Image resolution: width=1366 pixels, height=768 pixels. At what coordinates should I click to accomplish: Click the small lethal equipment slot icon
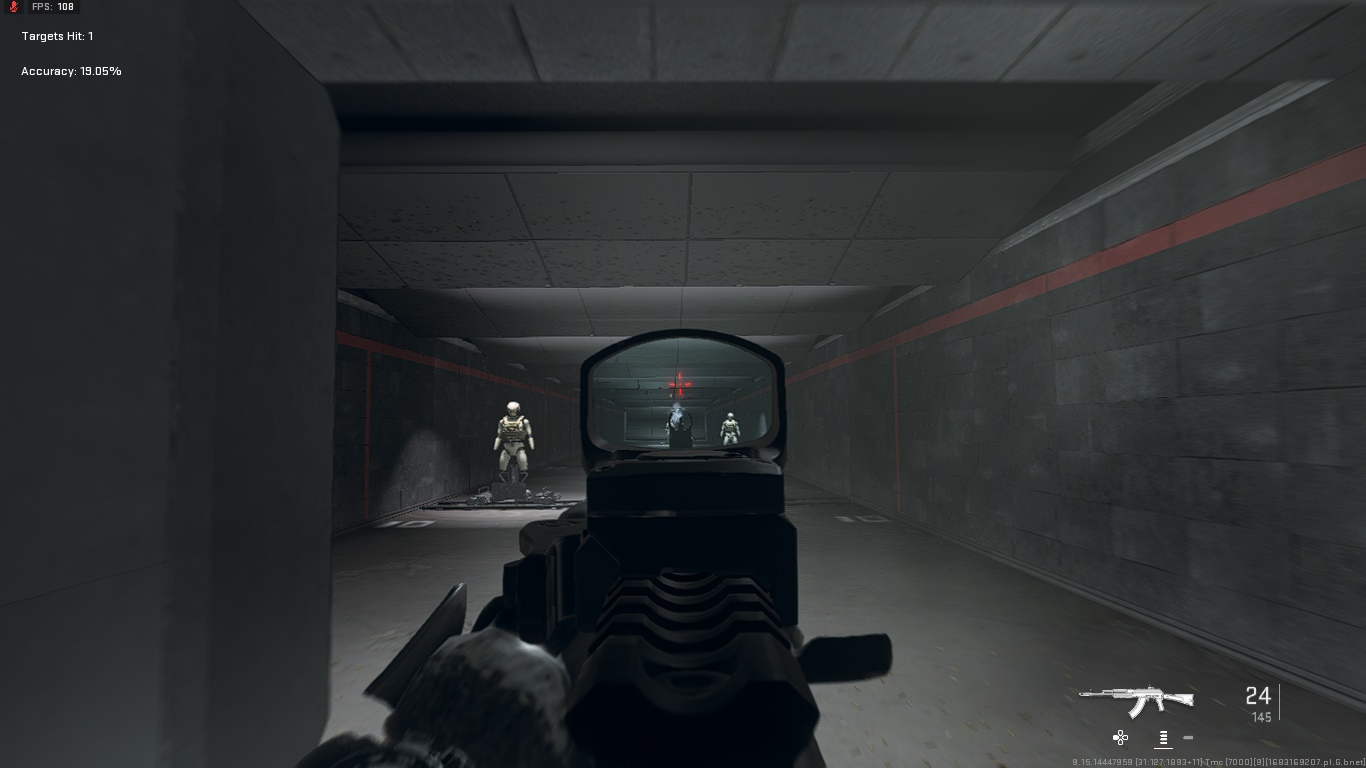click(x=1187, y=737)
